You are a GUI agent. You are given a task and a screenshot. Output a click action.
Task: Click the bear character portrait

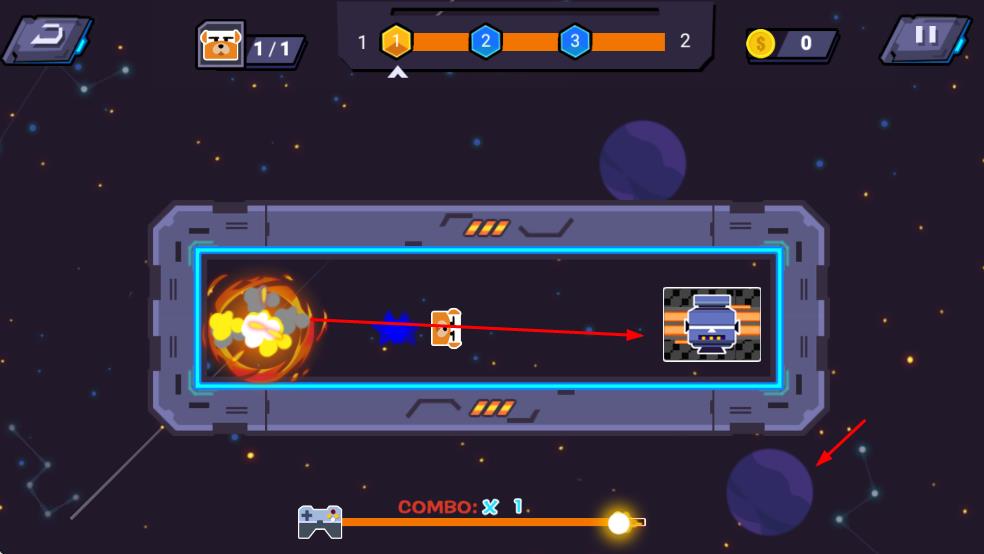(x=220, y=45)
